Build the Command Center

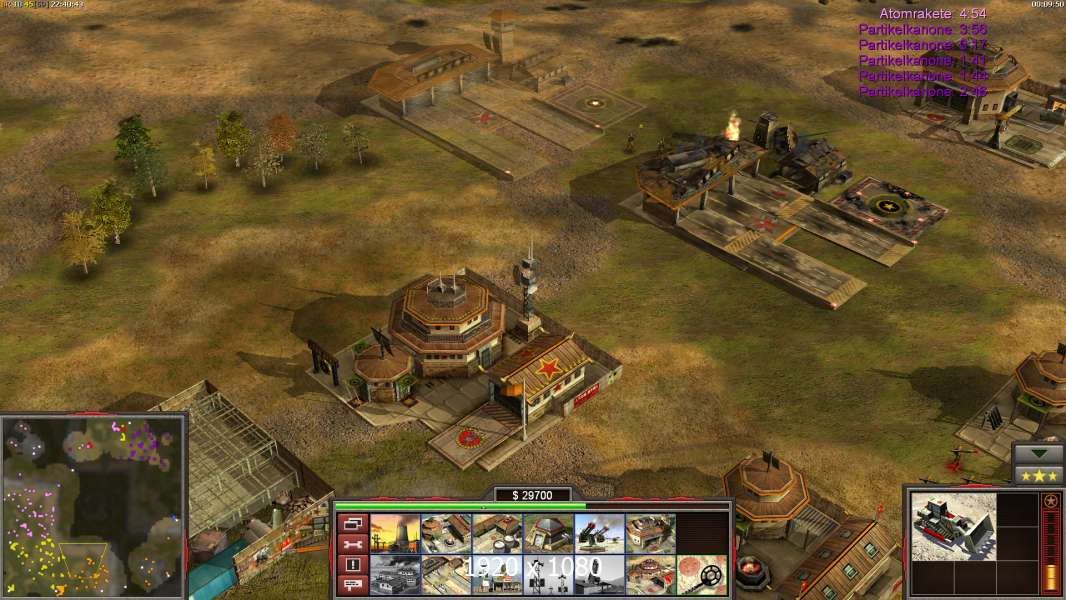click(650, 575)
